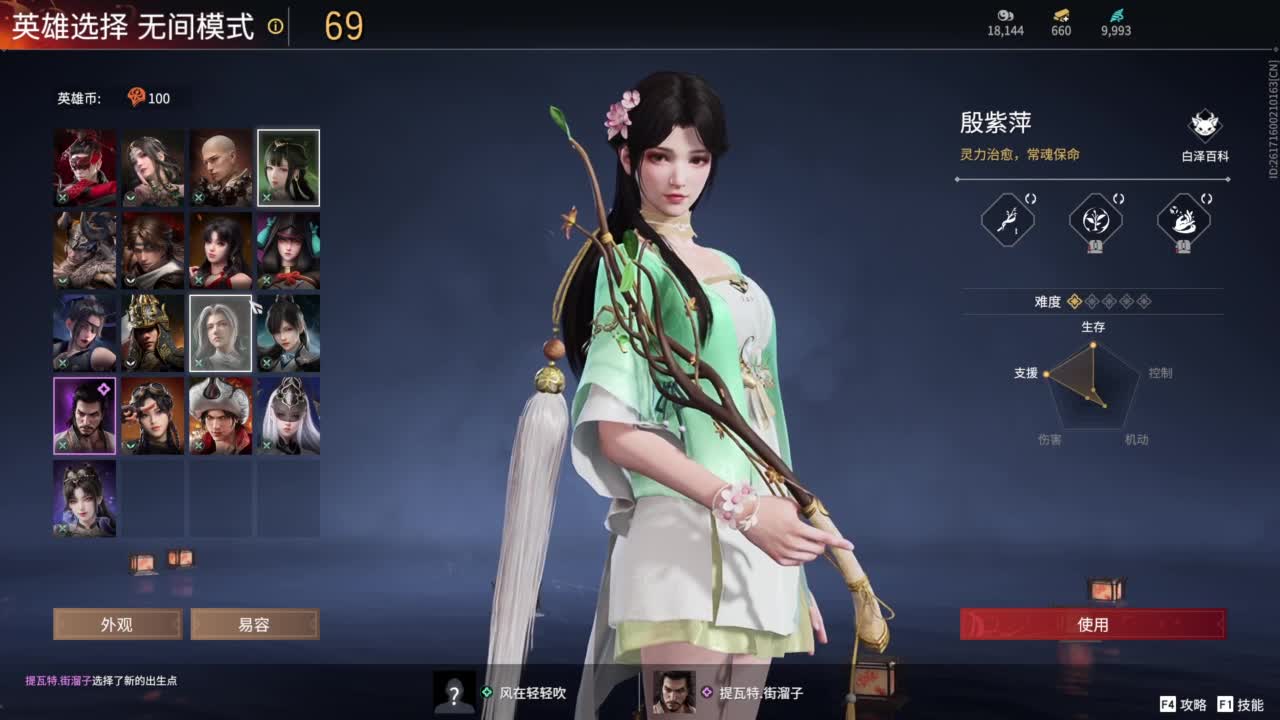The height and width of the screenshot is (720, 1280).
Task: Open the ultimate skill icon on the right
Action: pos(1183,220)
